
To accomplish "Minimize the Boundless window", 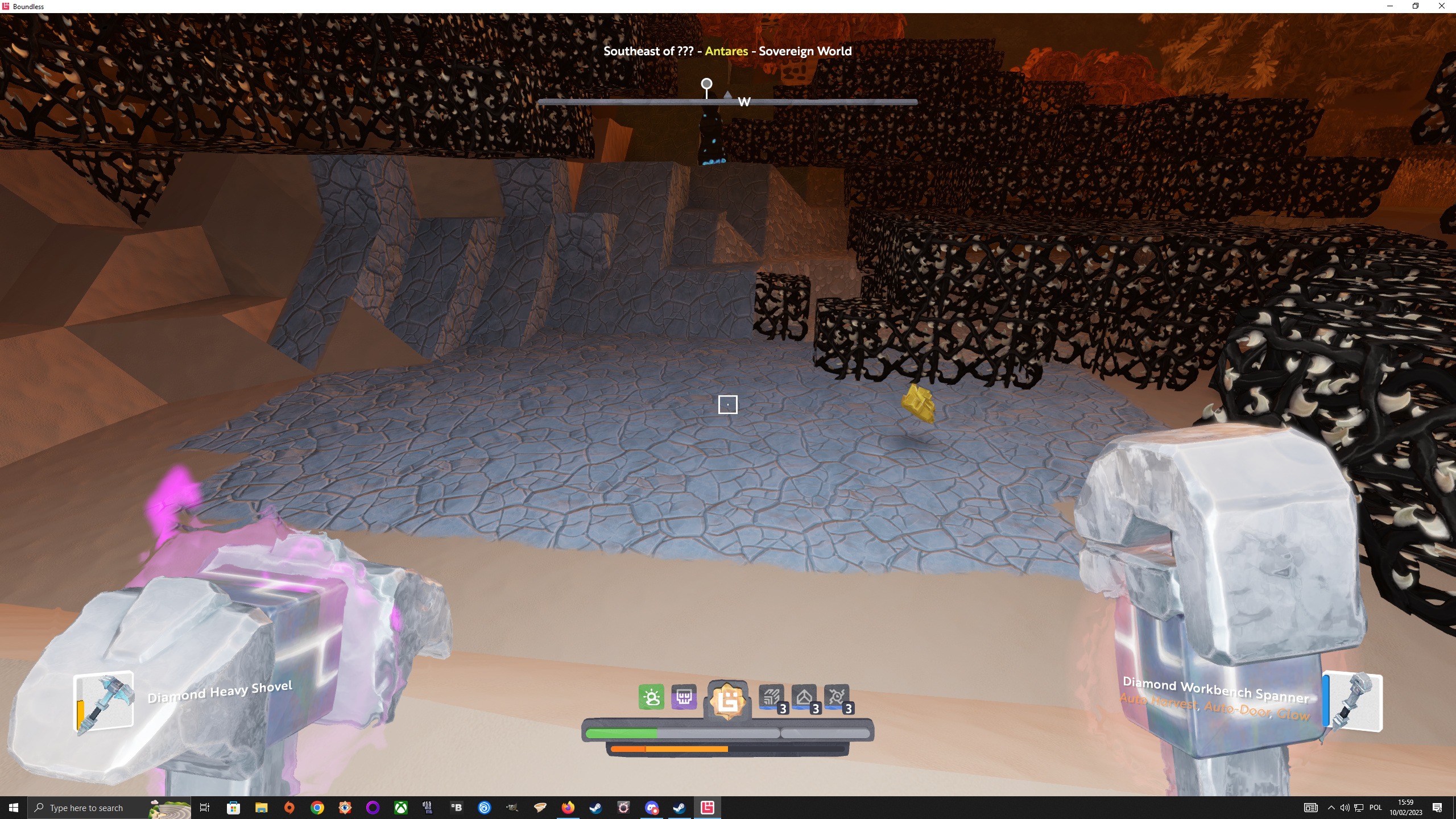I will pos(1390,6).
